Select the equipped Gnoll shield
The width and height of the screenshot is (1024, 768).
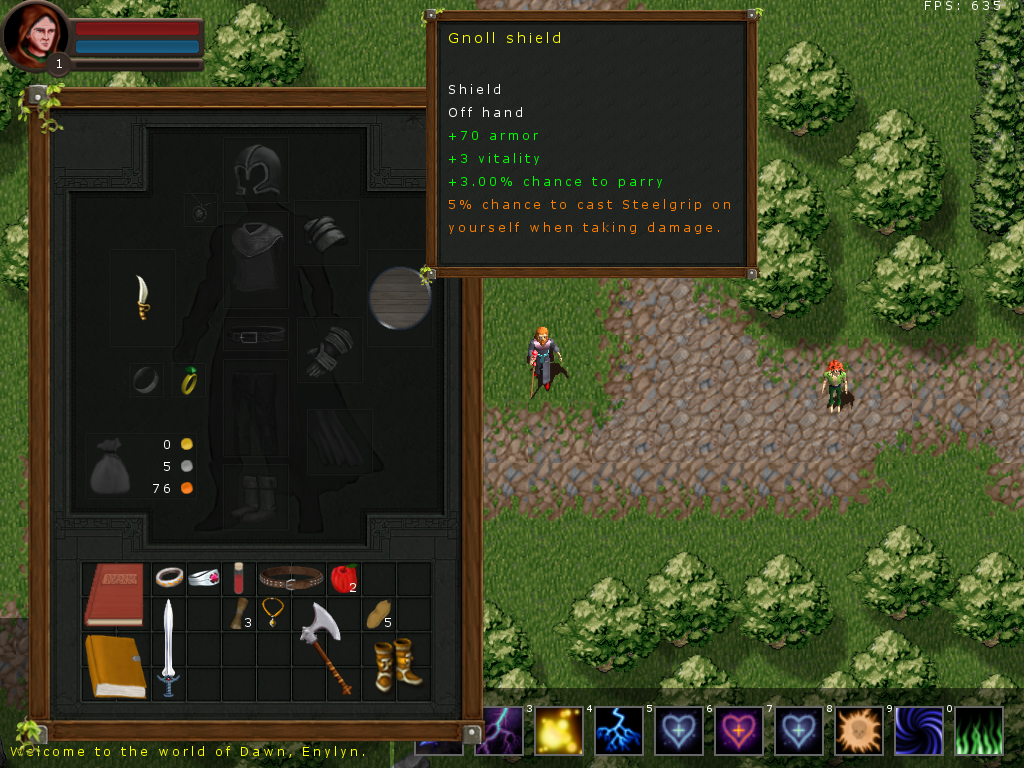tap(399, 298)
